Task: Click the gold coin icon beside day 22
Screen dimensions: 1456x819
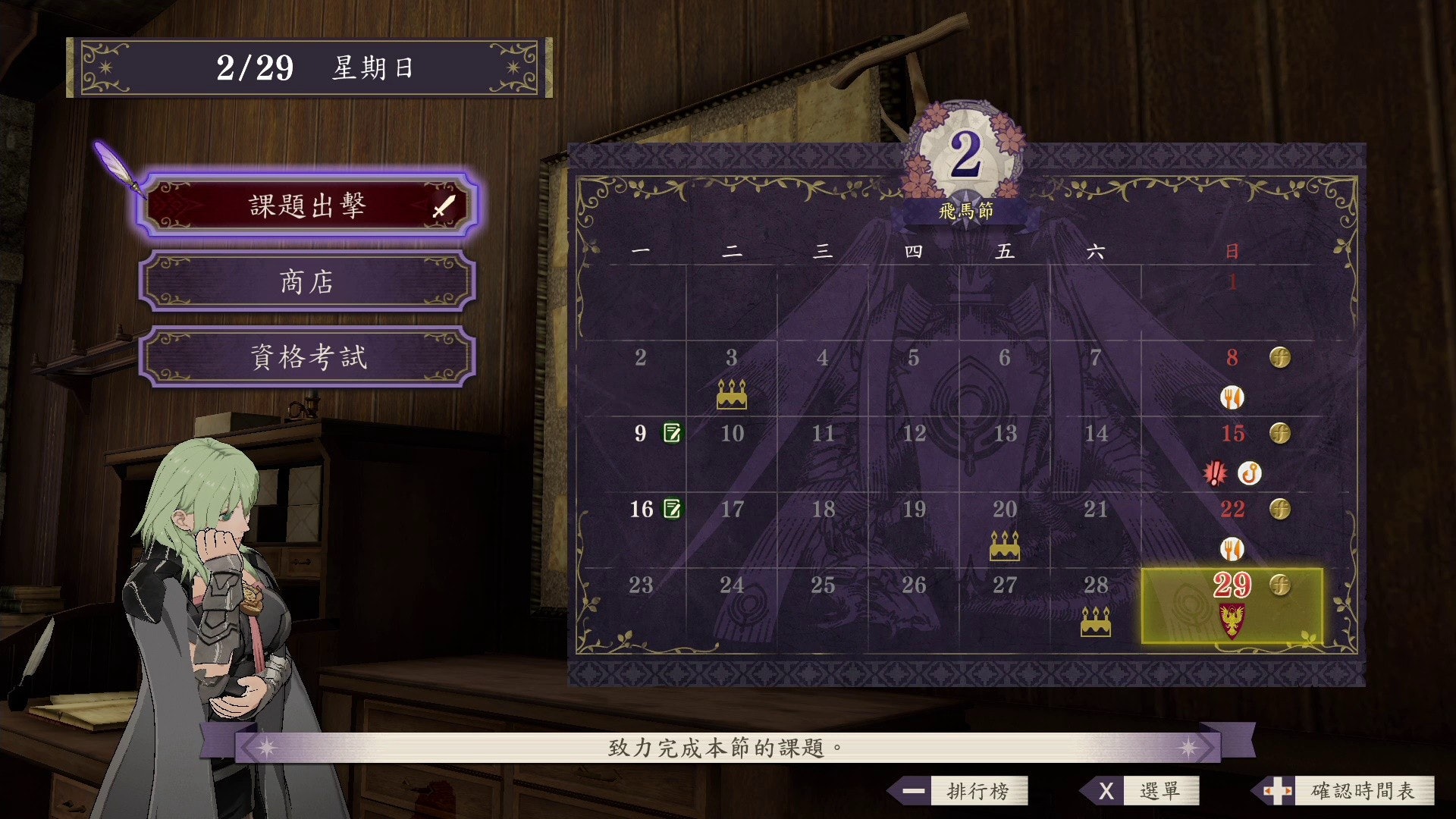Action: point(1280,509)
